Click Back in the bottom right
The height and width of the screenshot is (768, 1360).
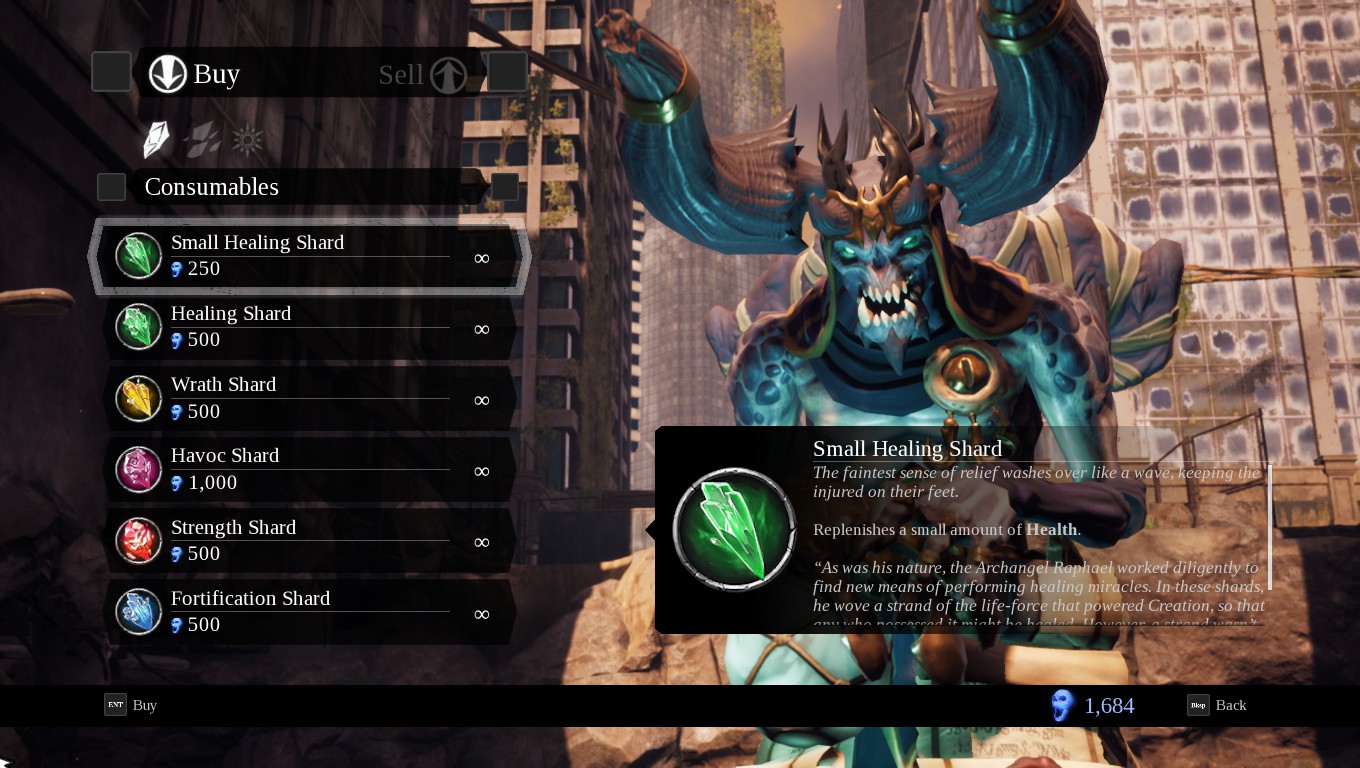click(x=1230, y=705)
